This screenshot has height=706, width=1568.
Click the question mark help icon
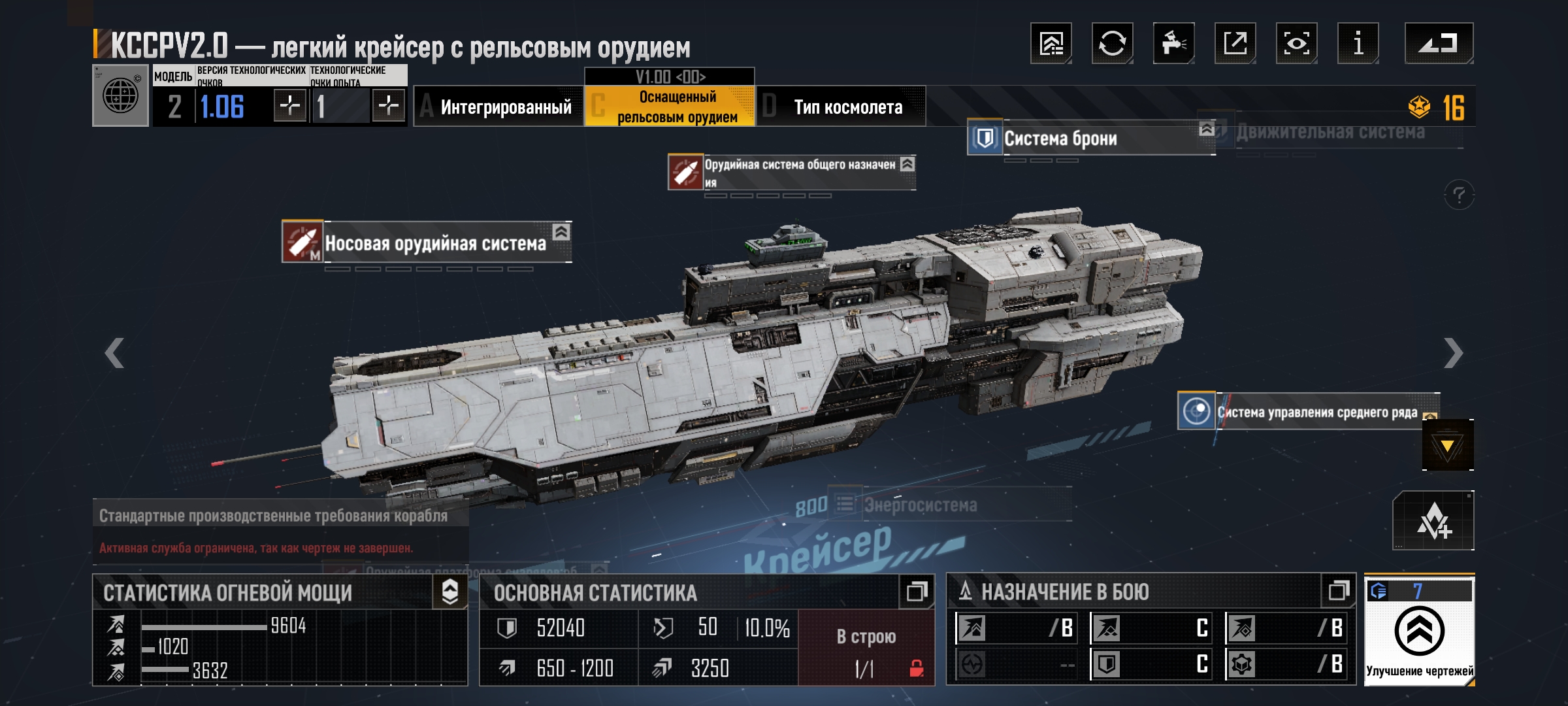click(x=1459, y=195)
